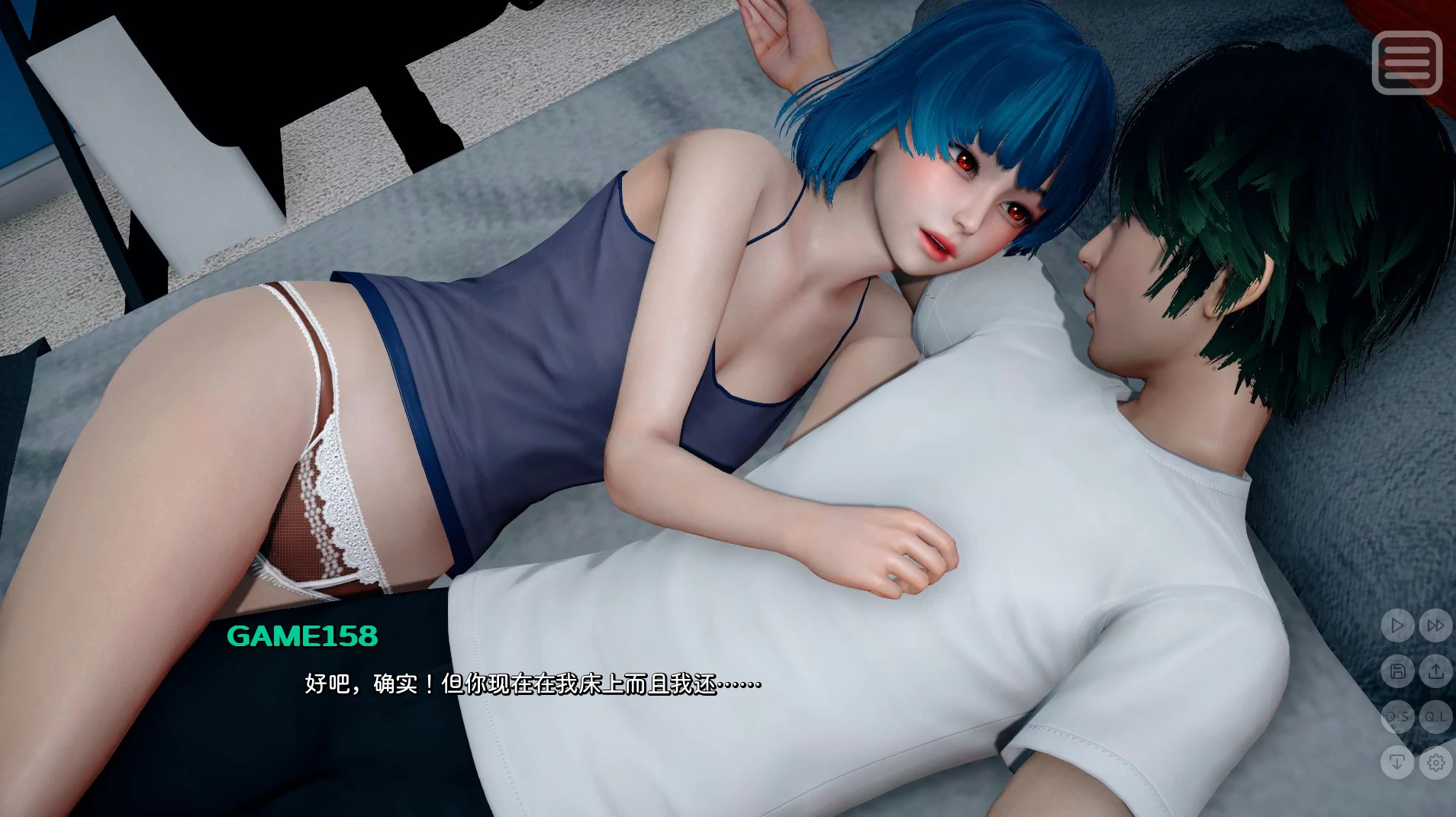Click the auto-play triangle icon

click(x=1398, y=625)
